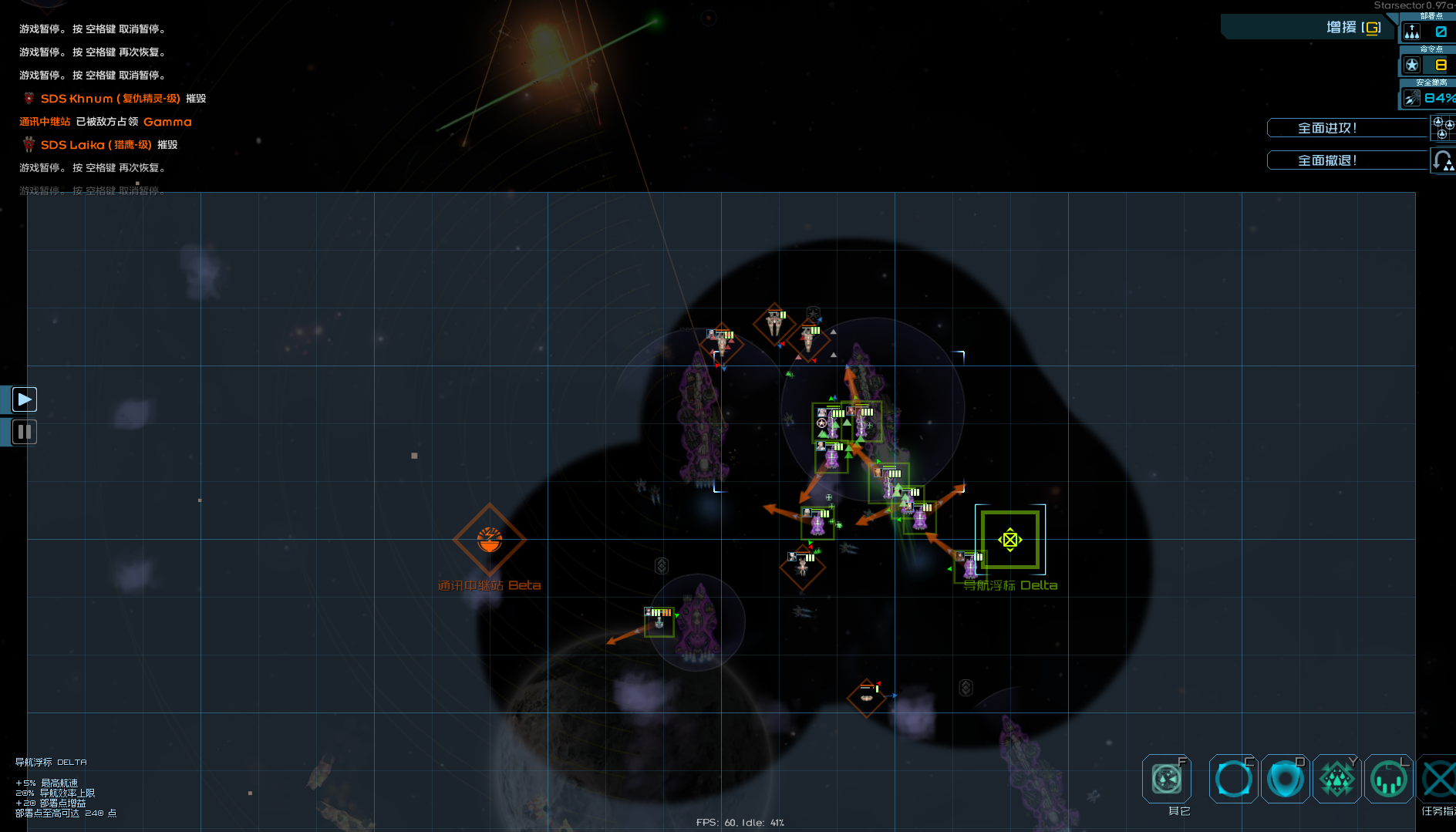Select the Rally Task Force icon labeled Y
1456x832 pixels.
point(1337,779)
